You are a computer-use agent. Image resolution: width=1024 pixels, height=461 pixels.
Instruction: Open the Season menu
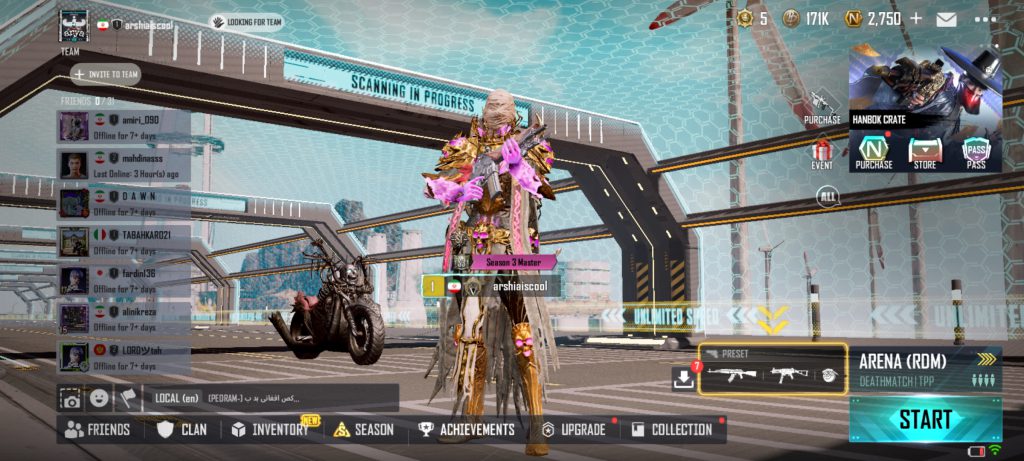[363, 430]
